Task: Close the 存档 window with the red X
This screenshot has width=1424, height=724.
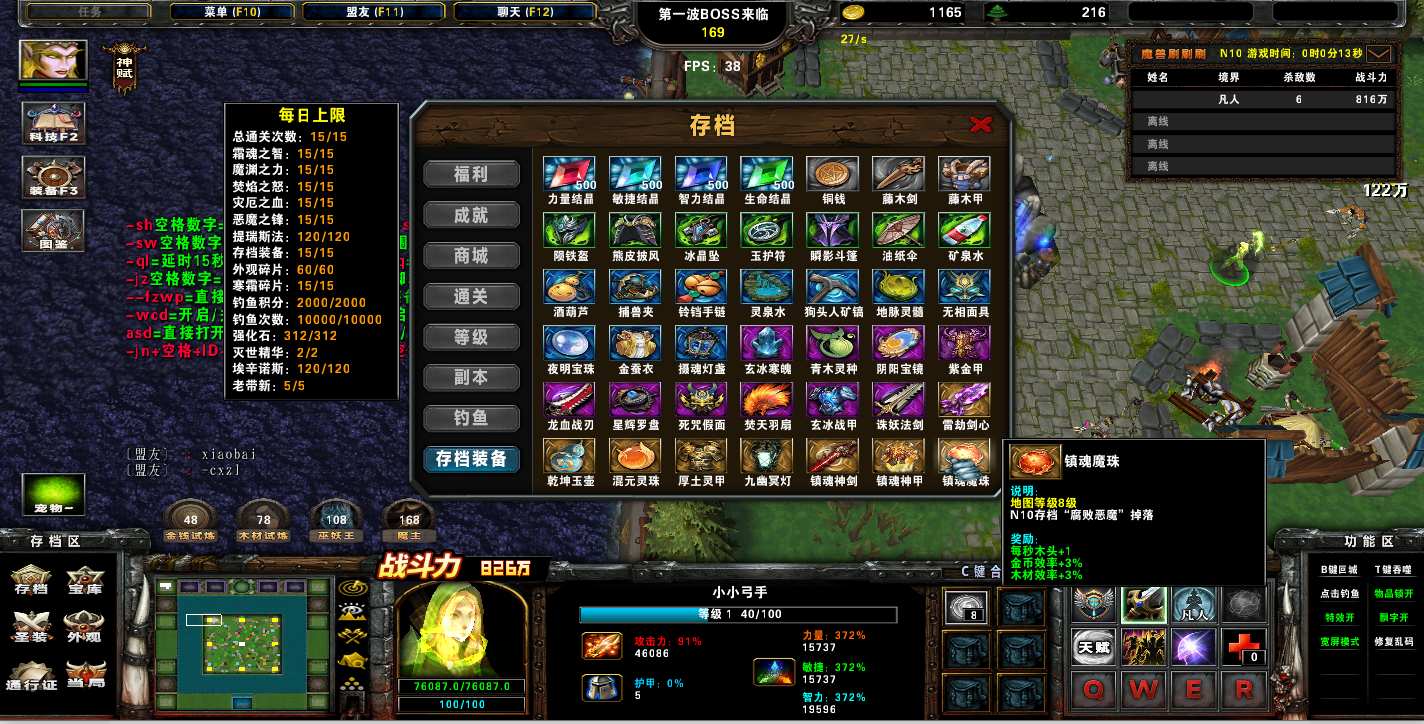Action: coord(980,124)
